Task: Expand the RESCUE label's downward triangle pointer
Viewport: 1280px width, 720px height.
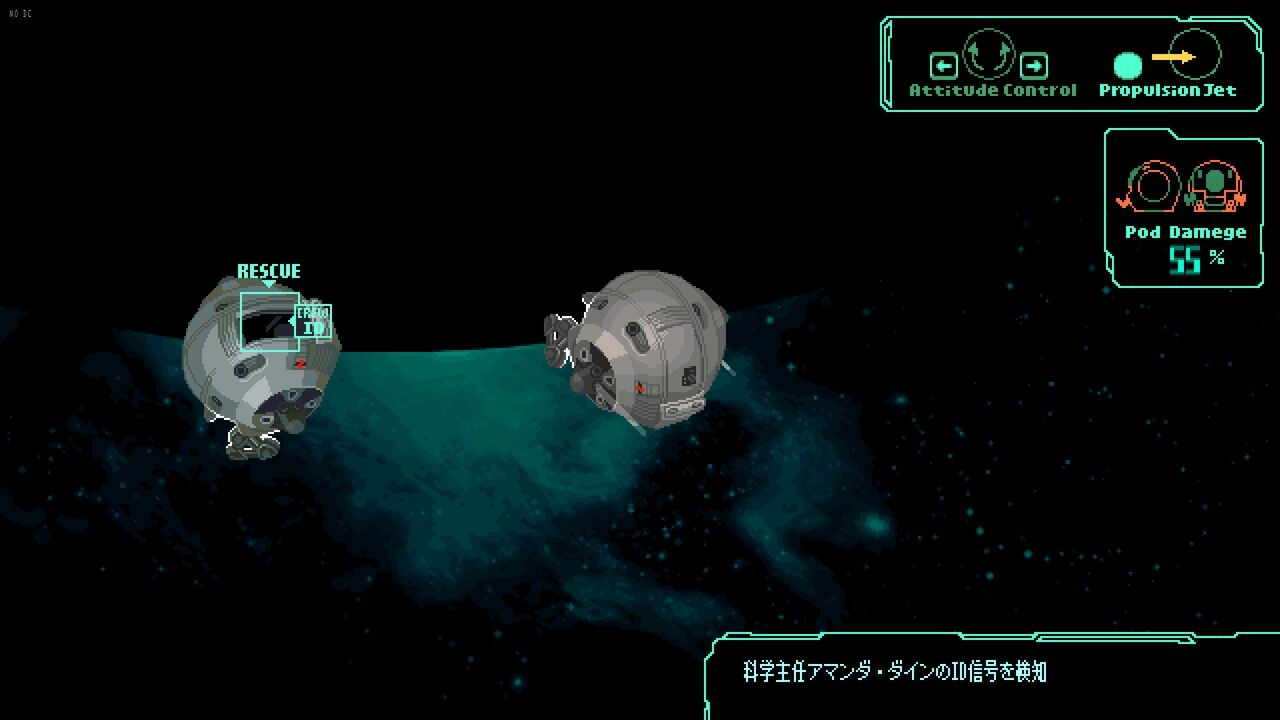Action: pyautogui.click(x=269, y=283)
